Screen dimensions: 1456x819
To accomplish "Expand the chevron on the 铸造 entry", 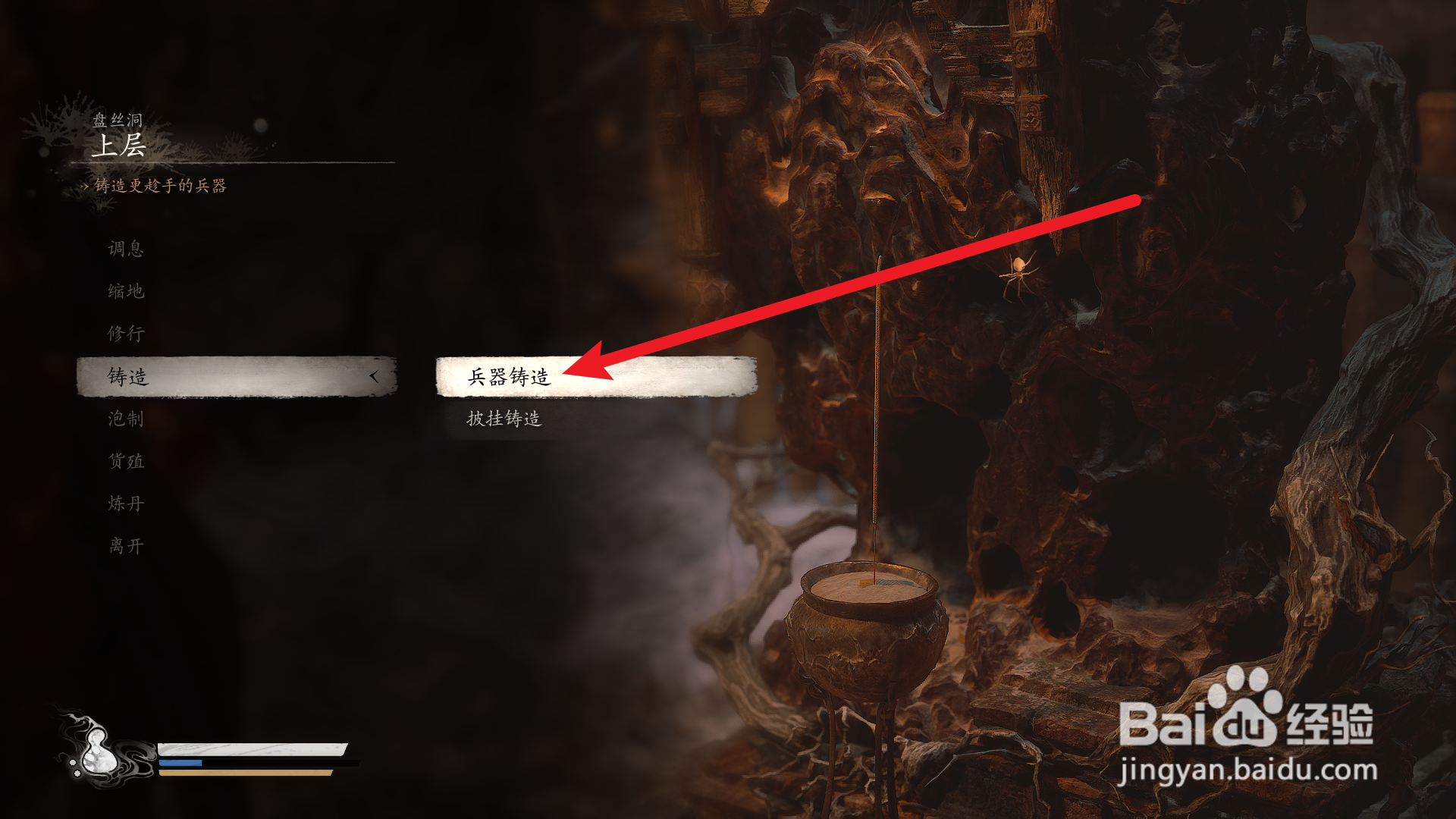I will [375, 375].
